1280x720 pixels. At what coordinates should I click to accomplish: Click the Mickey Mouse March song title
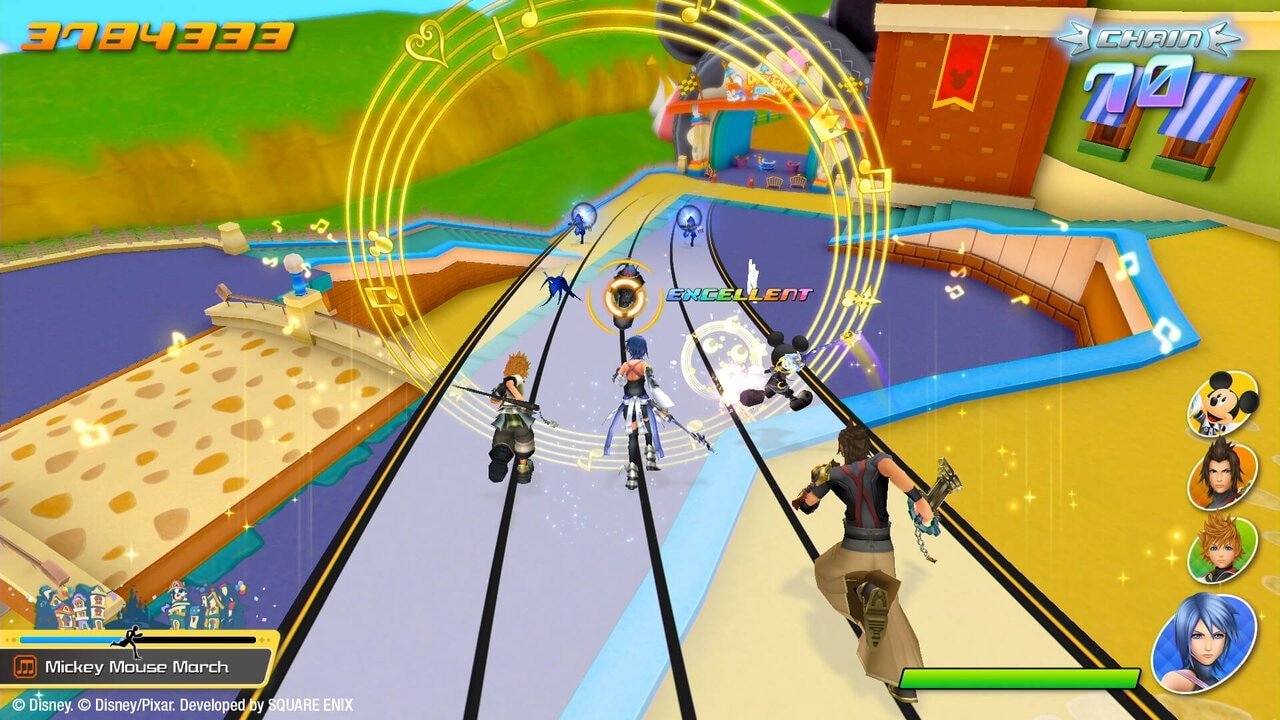137,667
